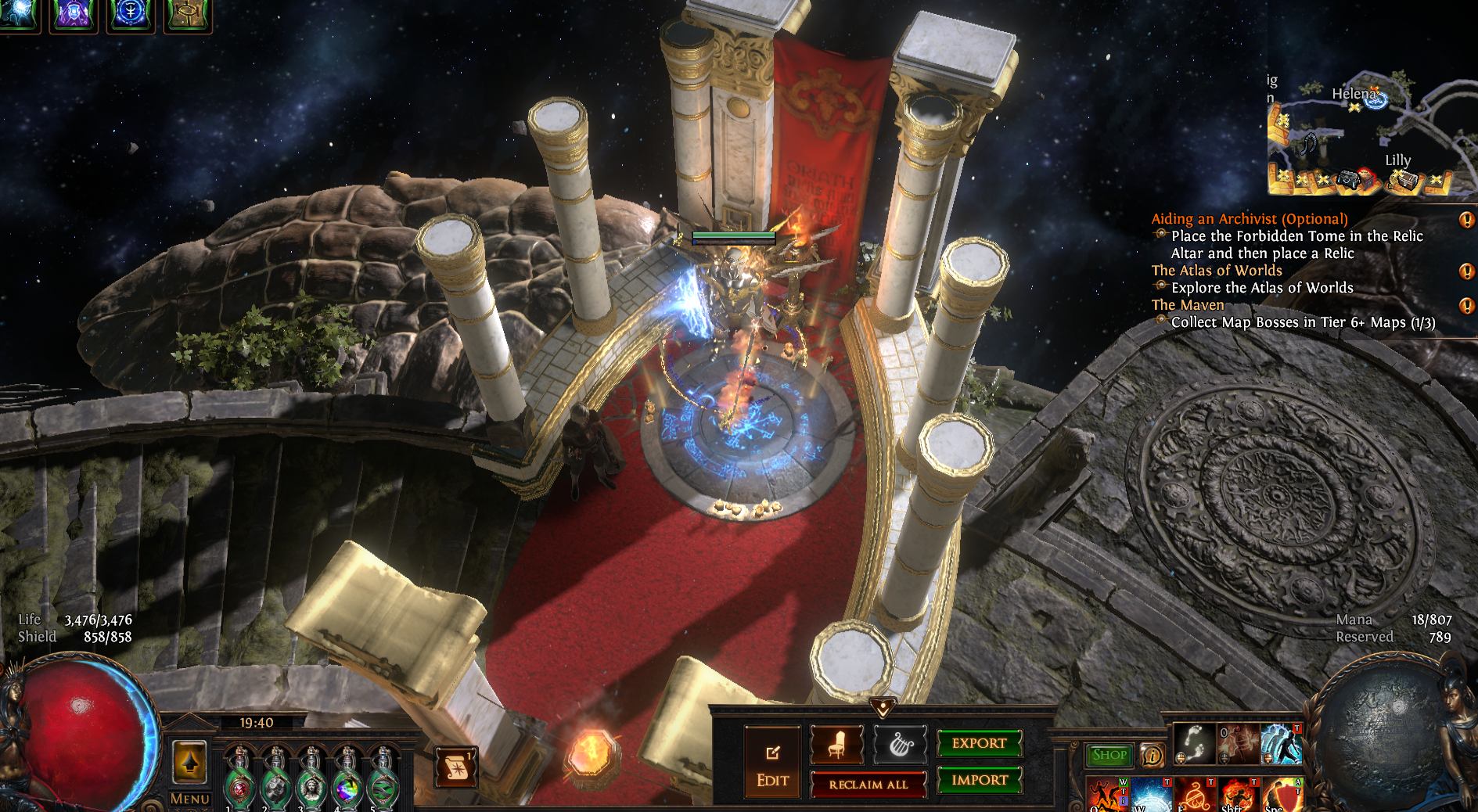Export the hideout layout
This screenshot has width=1478, height=812.
(979, 743)
